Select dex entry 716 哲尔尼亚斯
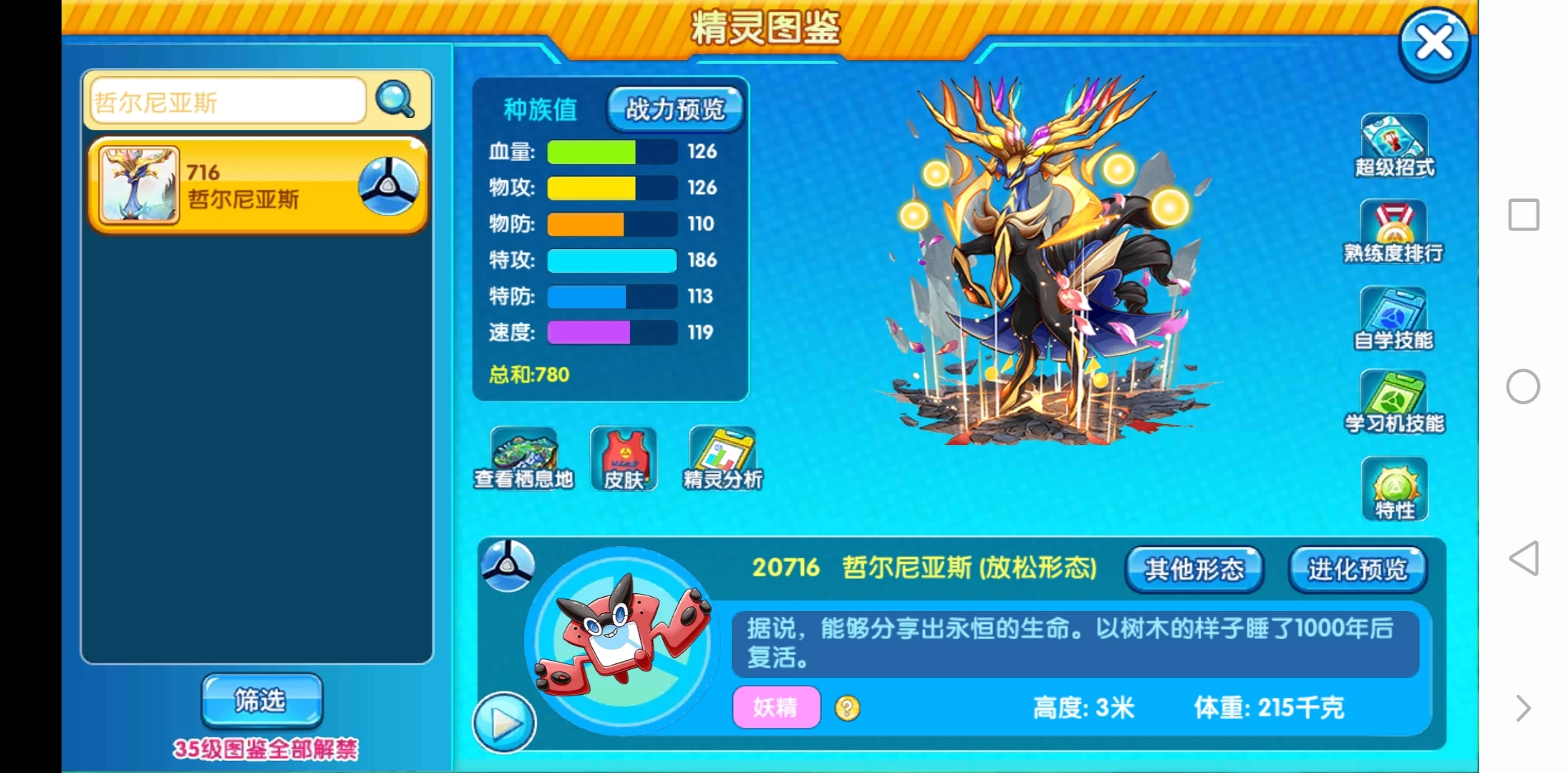The image size is (1568, 773). click(254, 185)
